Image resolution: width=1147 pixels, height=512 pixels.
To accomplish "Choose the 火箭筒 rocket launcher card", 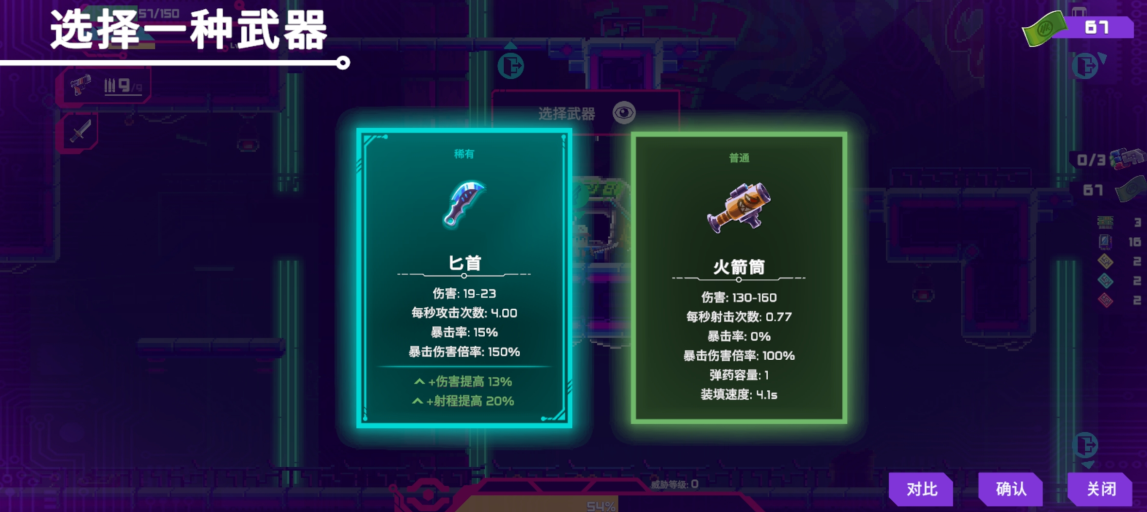I will click(739, 277).
